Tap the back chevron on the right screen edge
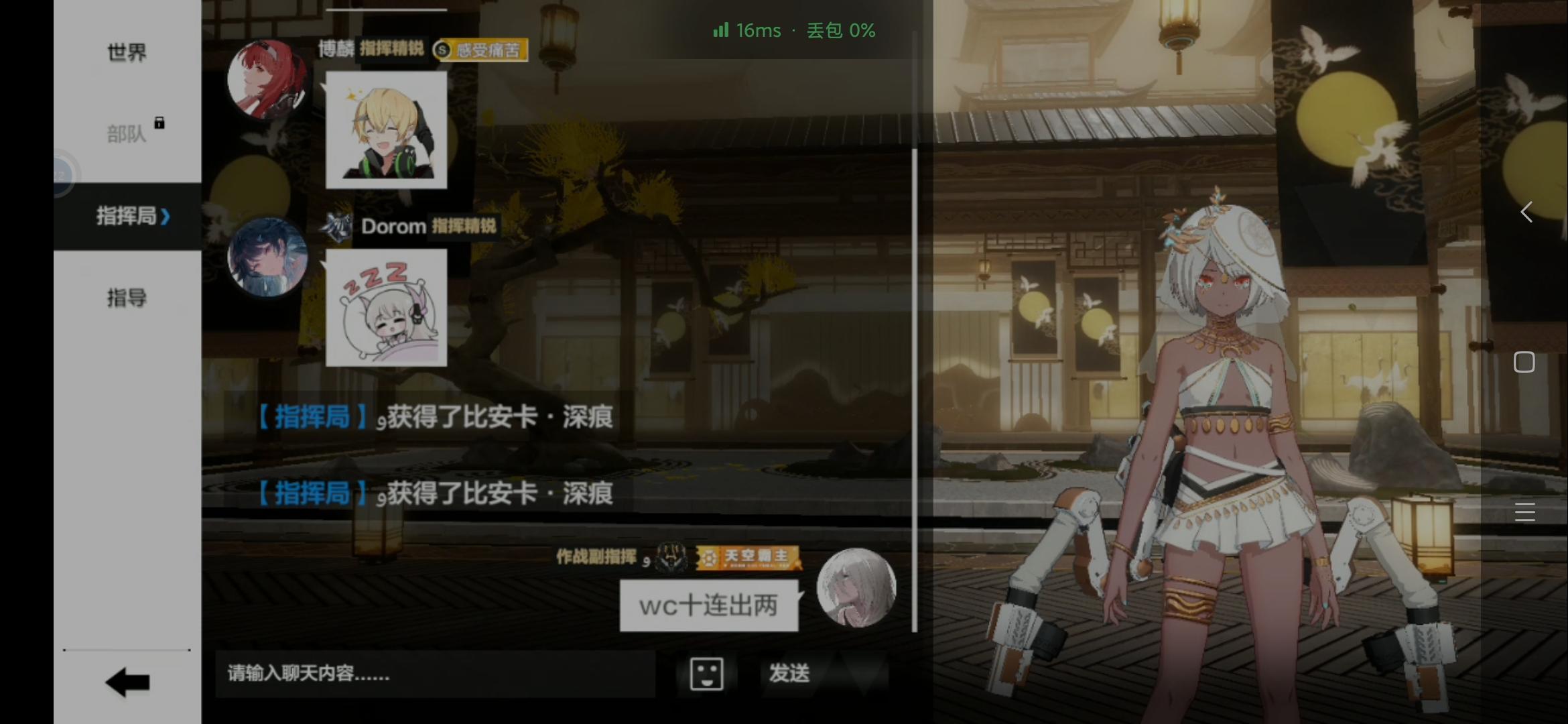Screen dimensions: 1568x724 click(x=1526, y=212)
